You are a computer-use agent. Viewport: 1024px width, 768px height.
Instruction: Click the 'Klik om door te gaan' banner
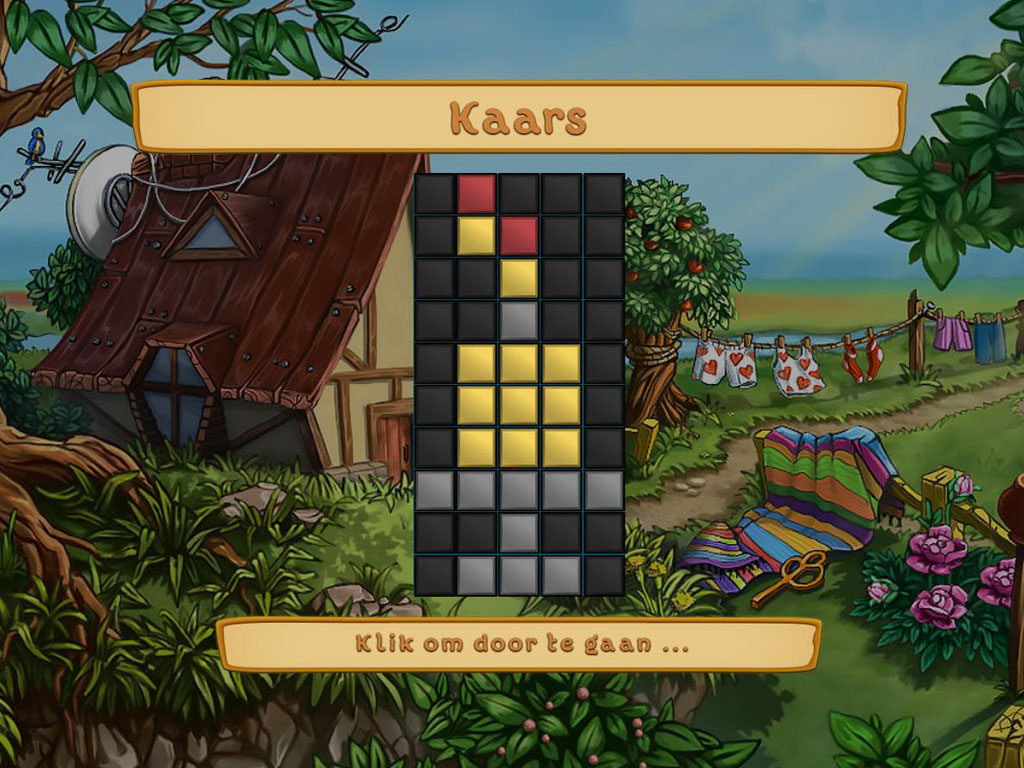[519, 644]
